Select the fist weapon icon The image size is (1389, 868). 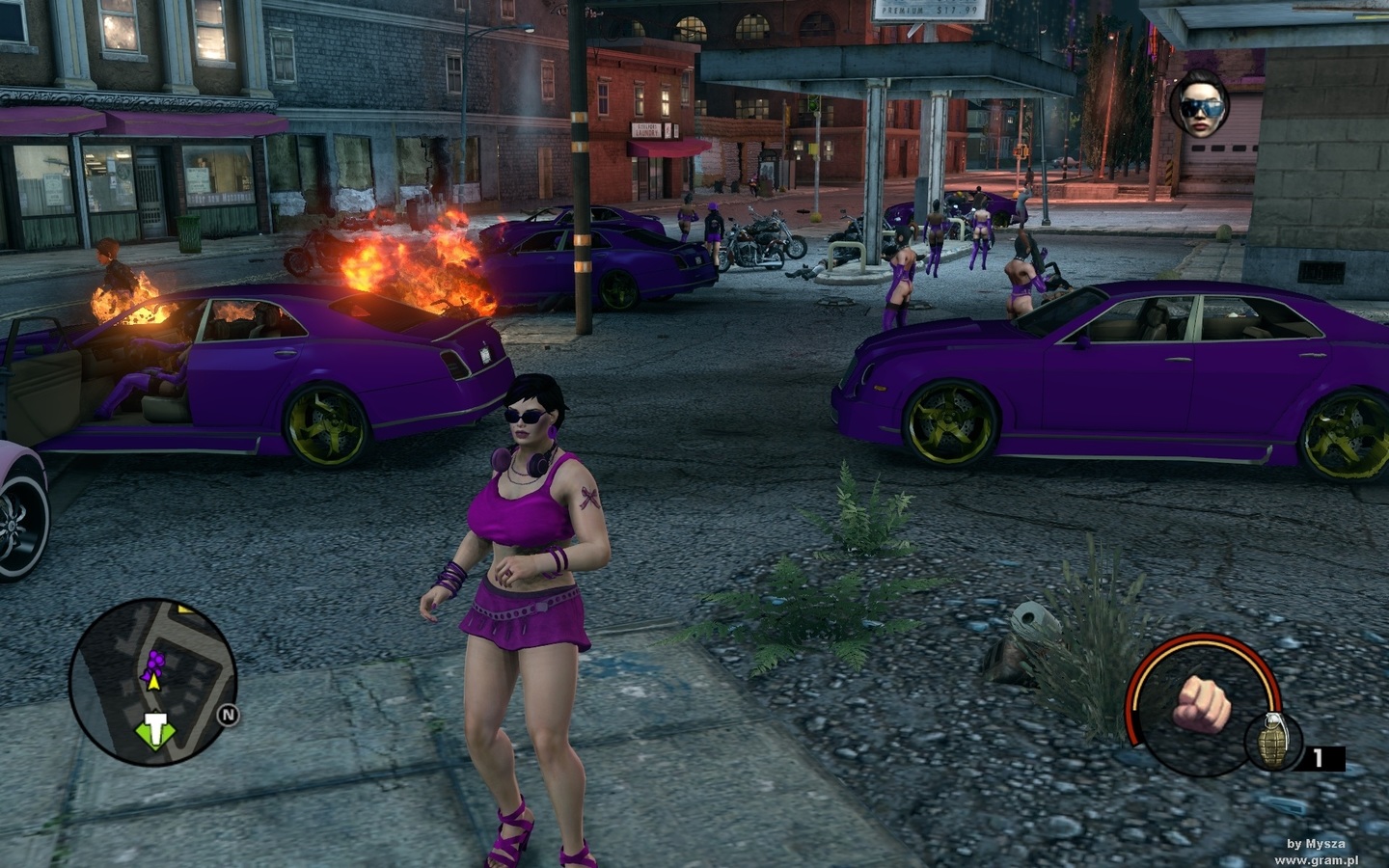click(1200, 702)
